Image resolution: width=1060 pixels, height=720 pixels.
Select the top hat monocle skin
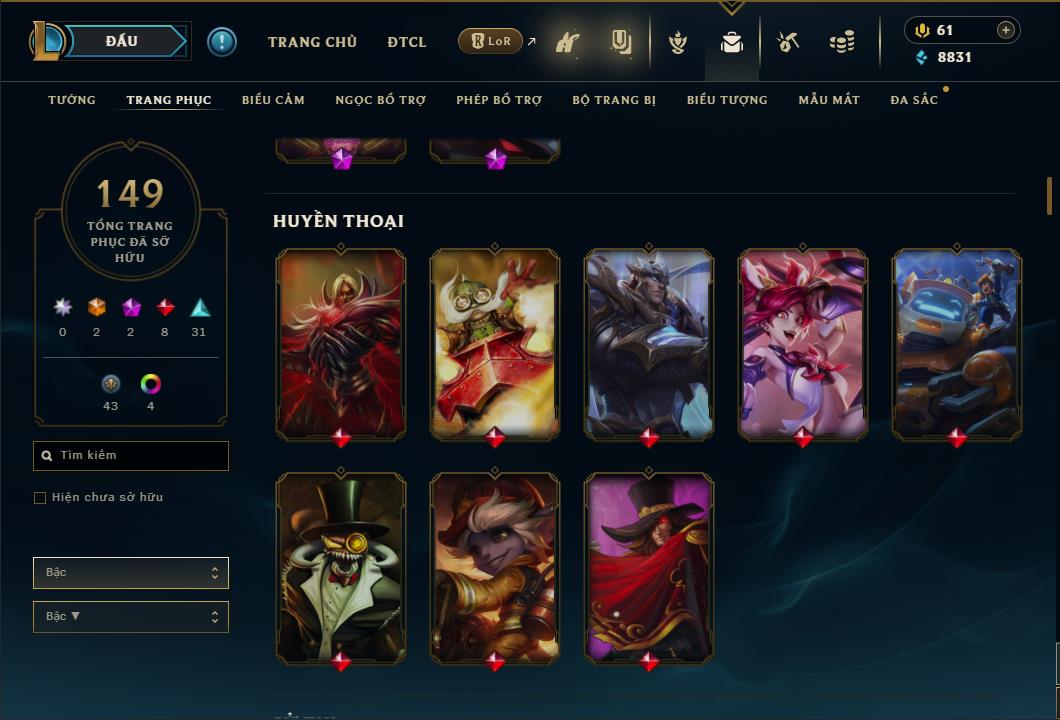point(341,565)
